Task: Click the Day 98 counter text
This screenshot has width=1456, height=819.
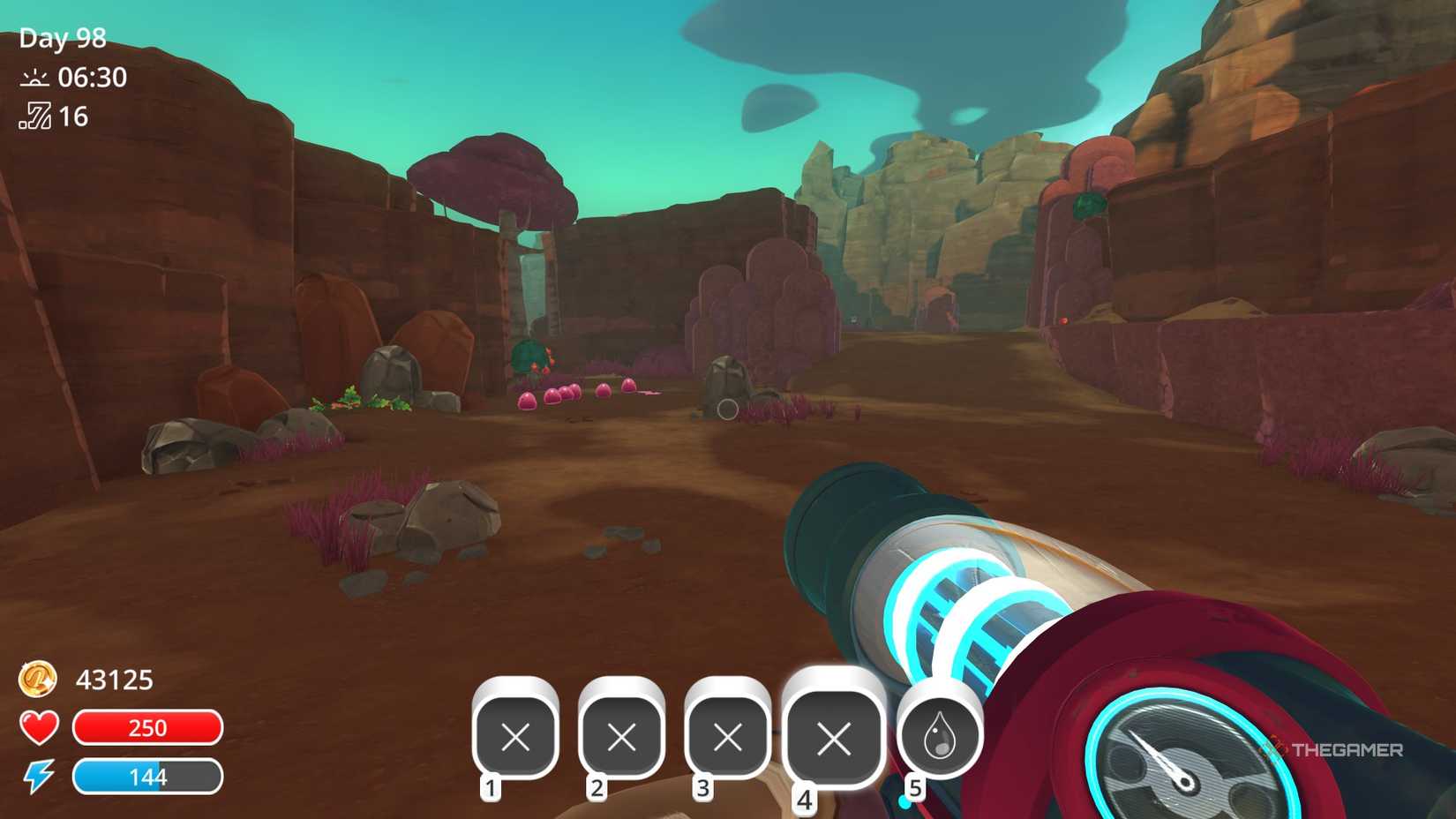Action: tap(62, 39)
